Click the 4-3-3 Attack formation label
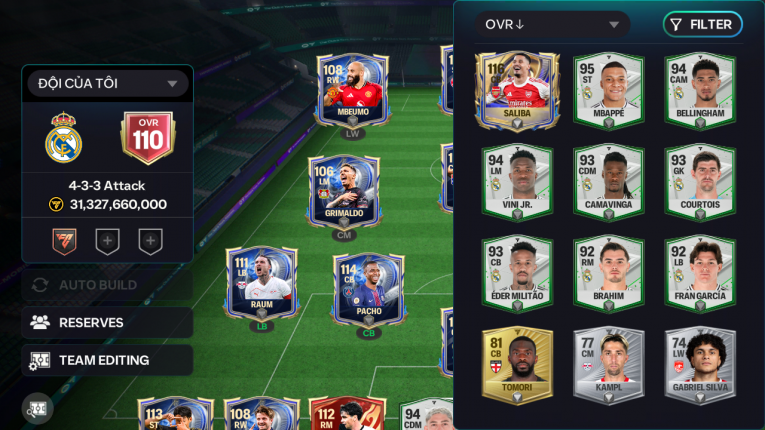Viewport: 765px width, 430px height. click(x=107, y=186)
